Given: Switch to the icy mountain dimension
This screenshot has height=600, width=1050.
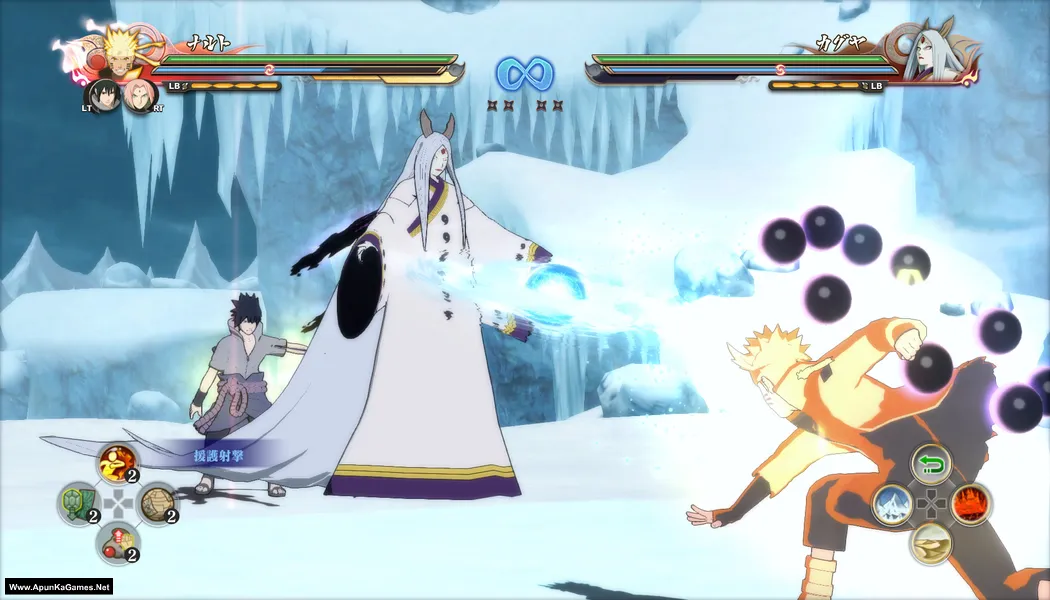Looking at the screenshot, I should 892,503.
